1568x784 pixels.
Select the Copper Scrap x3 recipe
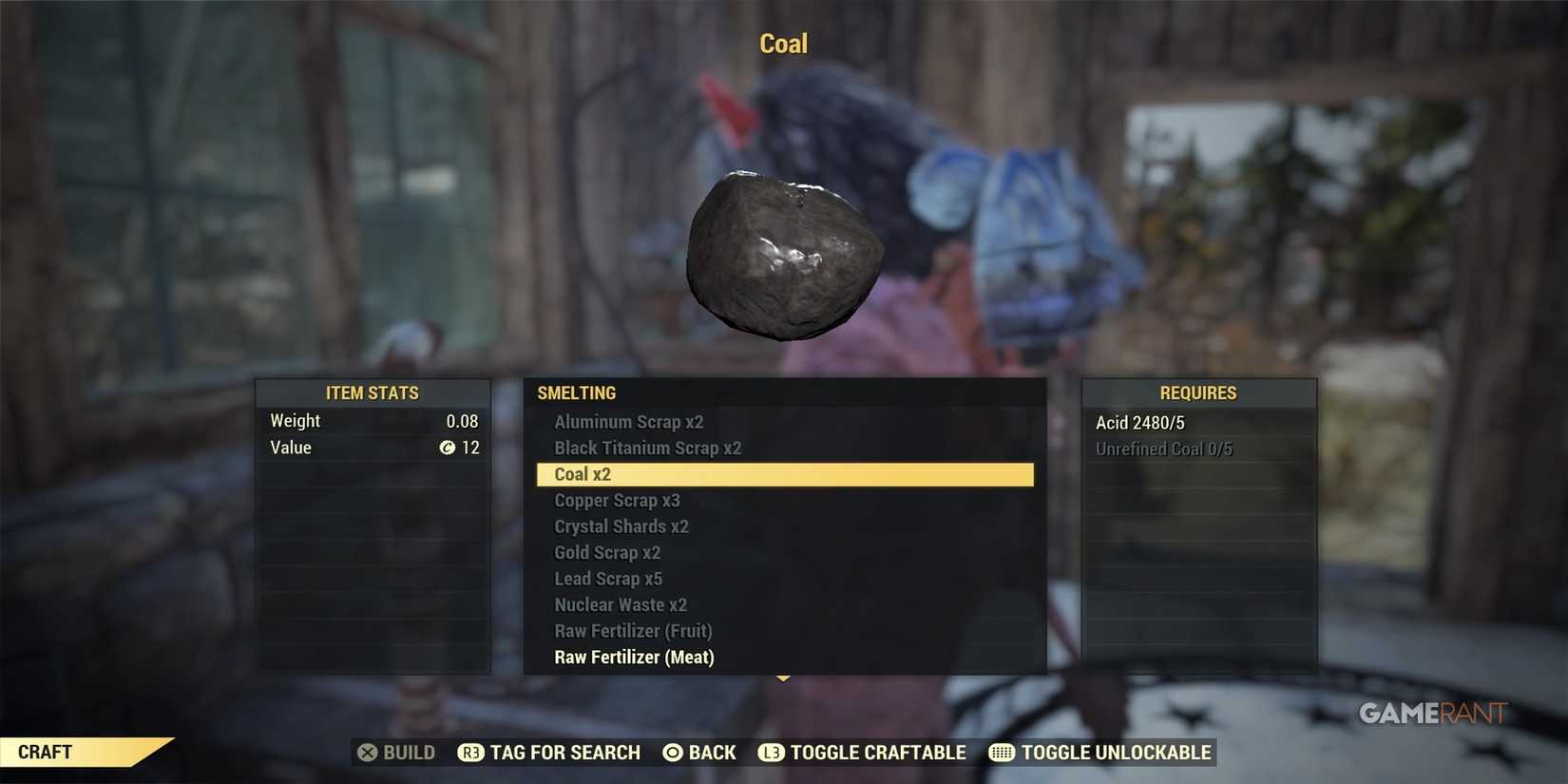616,500
